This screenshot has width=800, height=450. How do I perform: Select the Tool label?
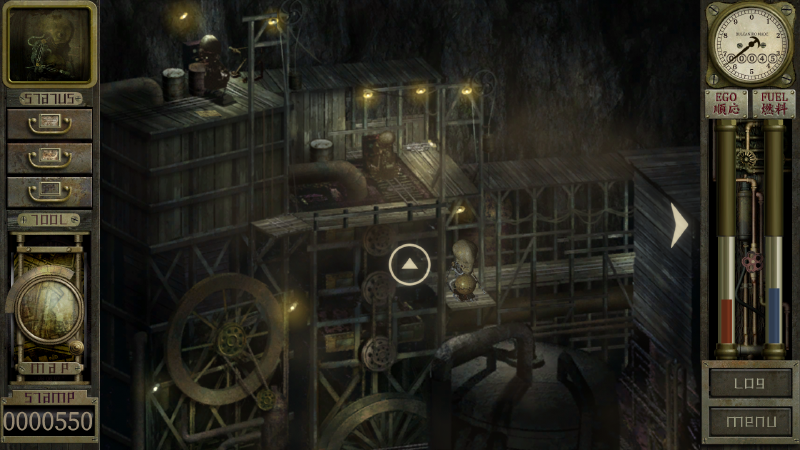[x=49, y=220]
